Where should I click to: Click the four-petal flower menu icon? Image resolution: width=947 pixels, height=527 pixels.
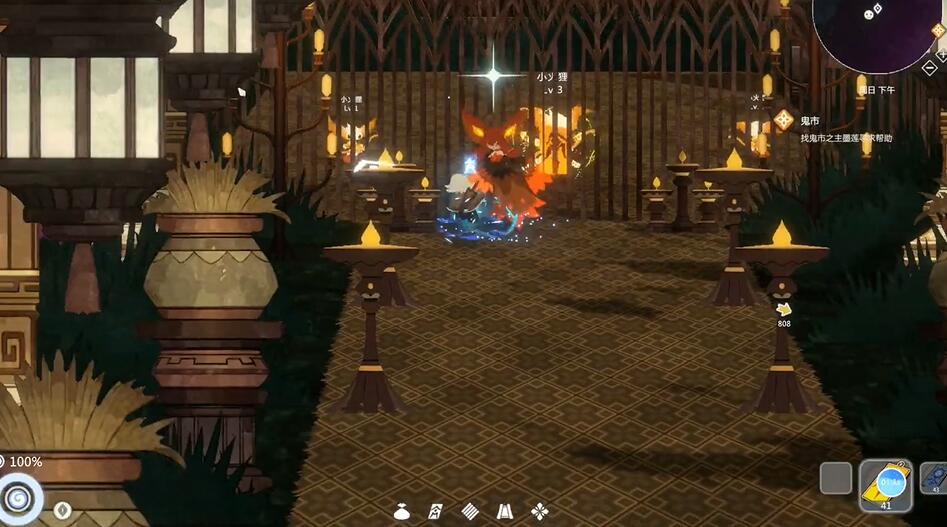pos(540,511)
